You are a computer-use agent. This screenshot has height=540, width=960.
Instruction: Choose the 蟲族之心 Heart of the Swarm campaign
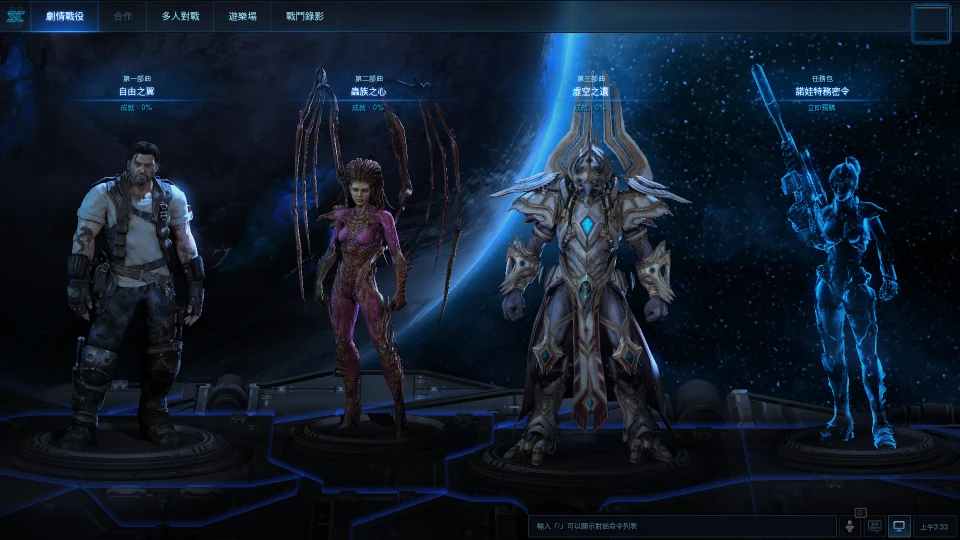(370, 91)
